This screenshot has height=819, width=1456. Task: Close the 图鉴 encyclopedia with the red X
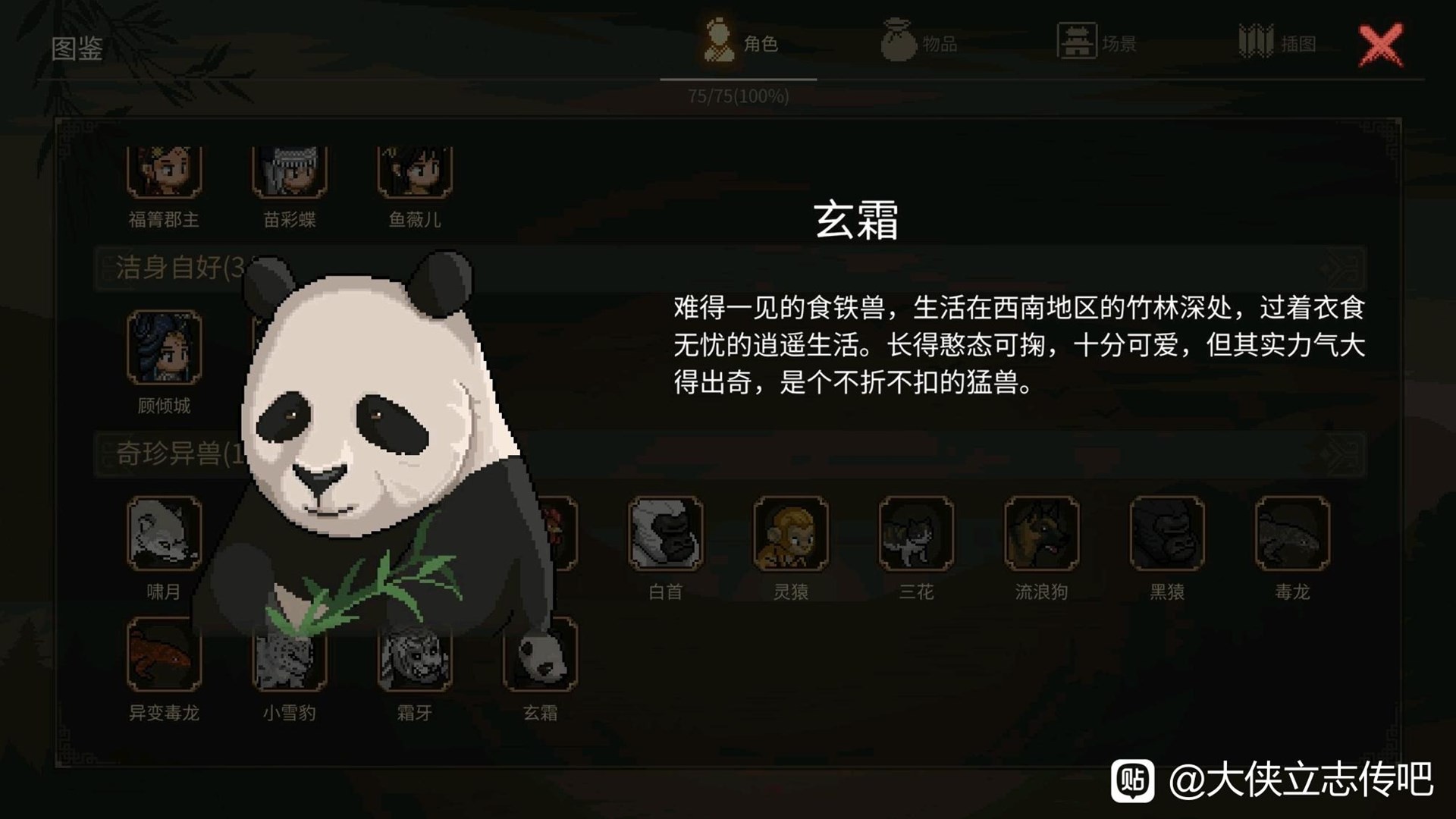[x=1380, y=45]
